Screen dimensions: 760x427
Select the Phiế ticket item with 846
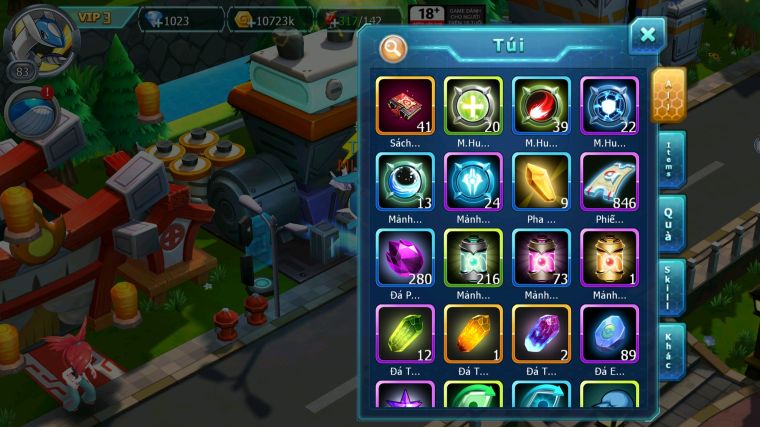coord(609,181)
